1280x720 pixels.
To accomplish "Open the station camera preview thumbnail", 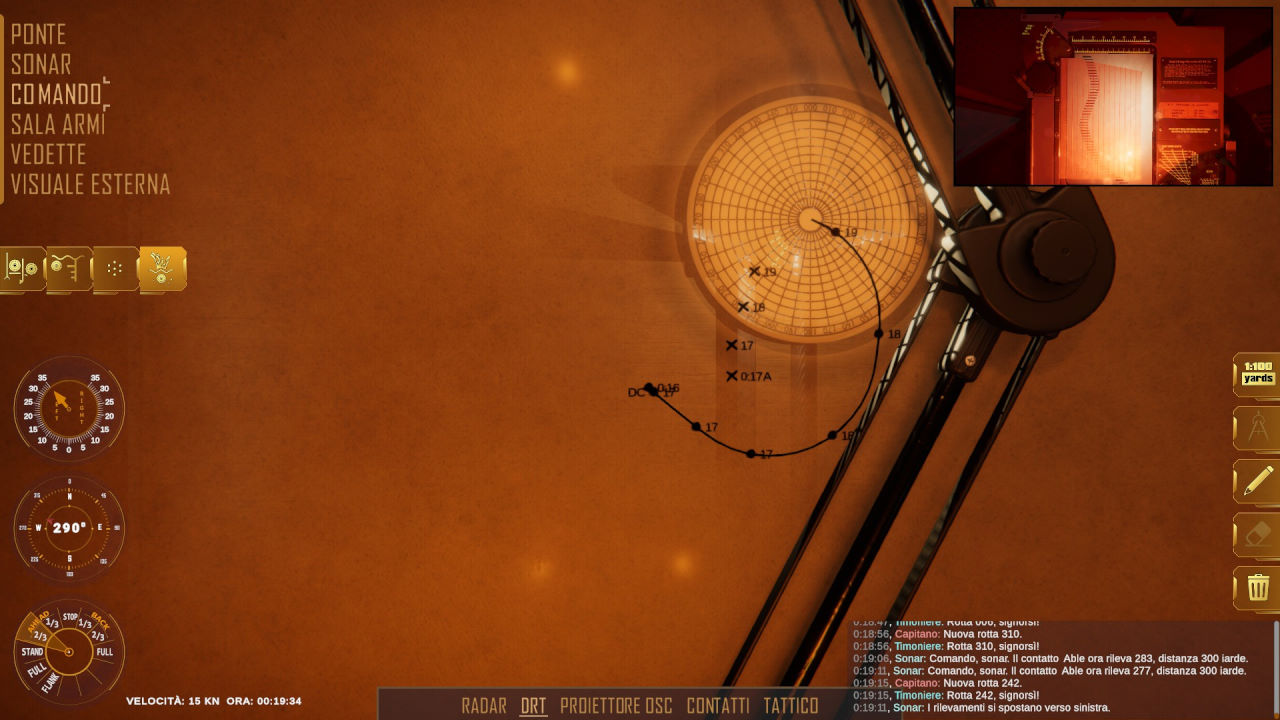I will (x=1112, y=97).
